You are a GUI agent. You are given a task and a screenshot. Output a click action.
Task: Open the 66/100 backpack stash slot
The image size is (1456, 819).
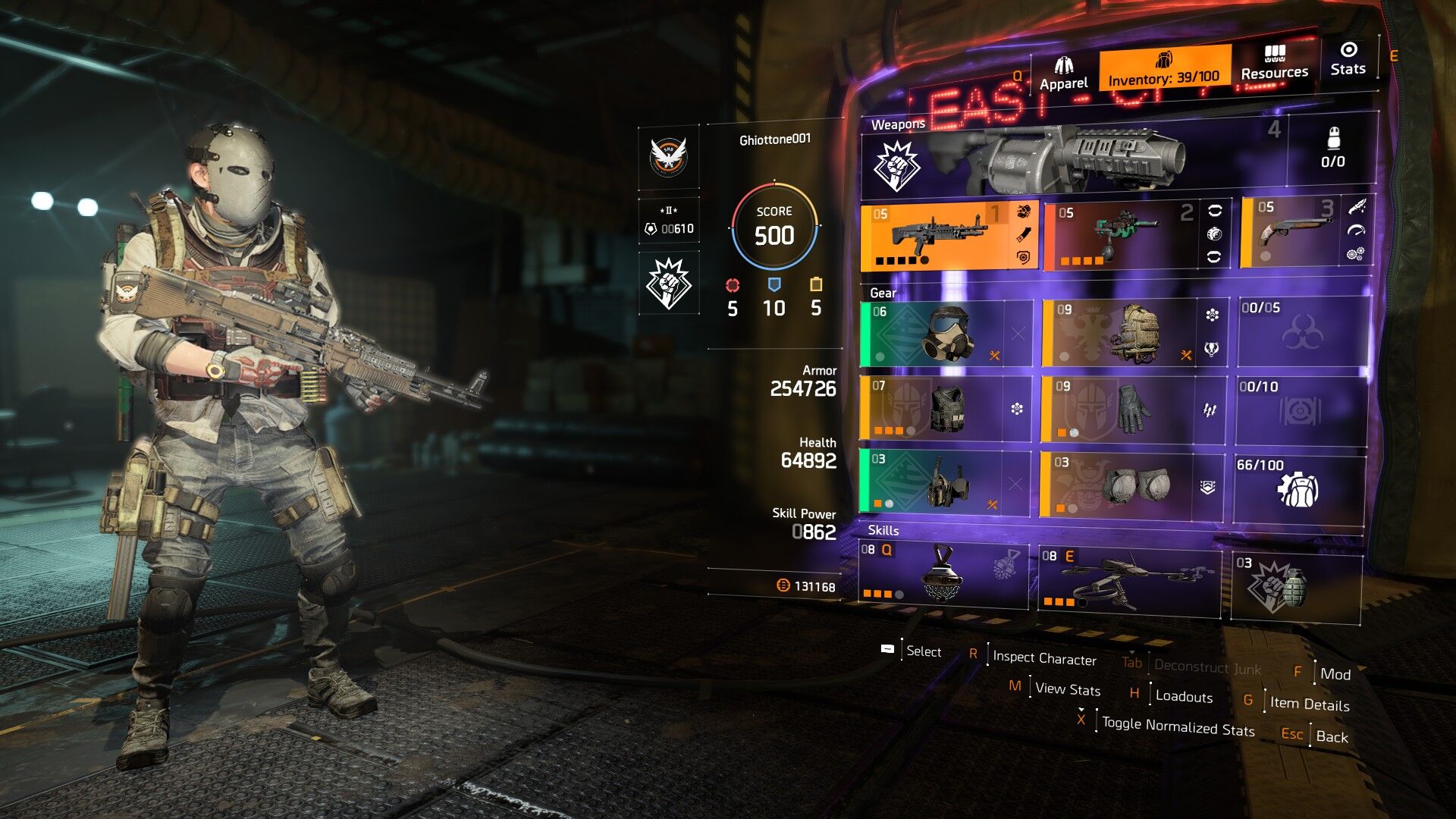pyautogui.click(x=1298, y=488)
